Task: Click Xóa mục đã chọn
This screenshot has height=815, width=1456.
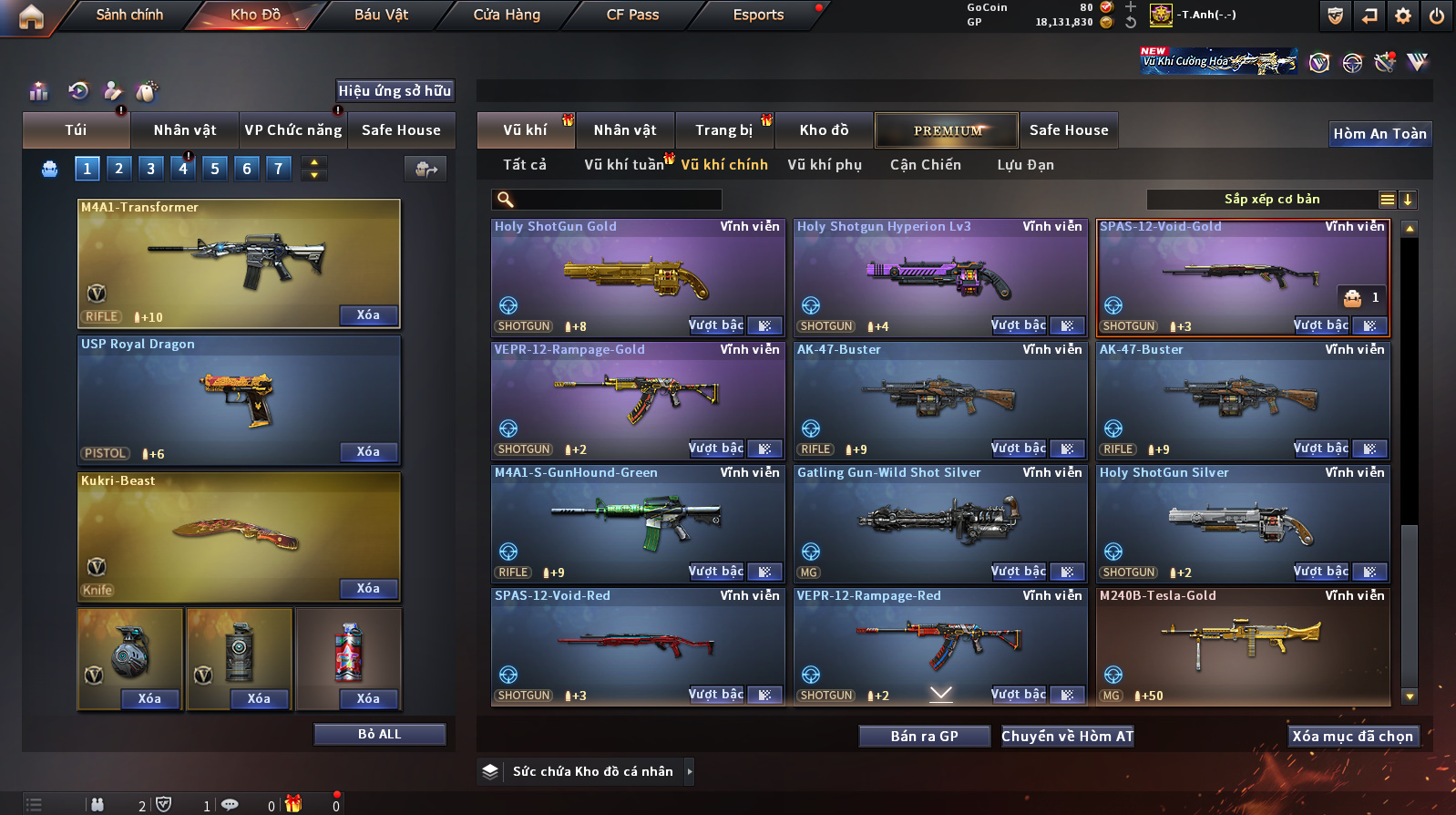Action: tap(1352, 737)
